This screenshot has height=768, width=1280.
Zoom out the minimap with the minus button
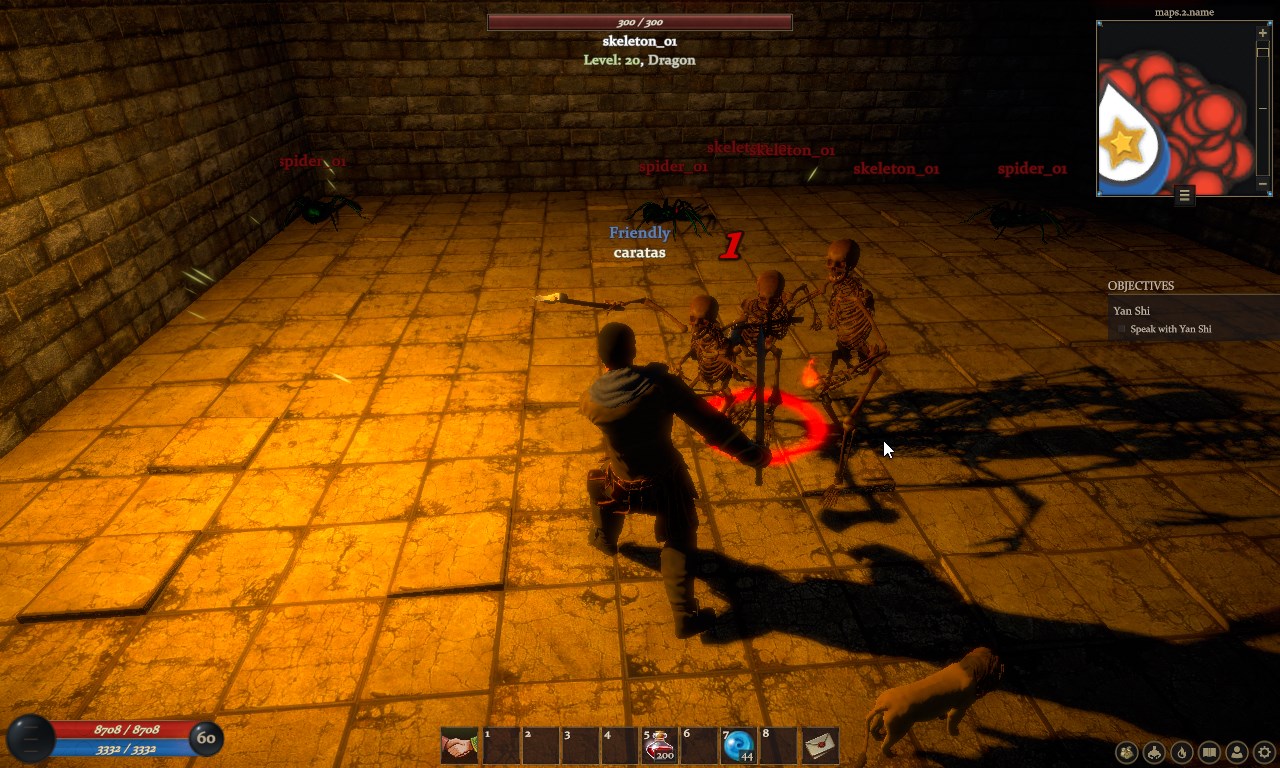(x=1262, y=184)
